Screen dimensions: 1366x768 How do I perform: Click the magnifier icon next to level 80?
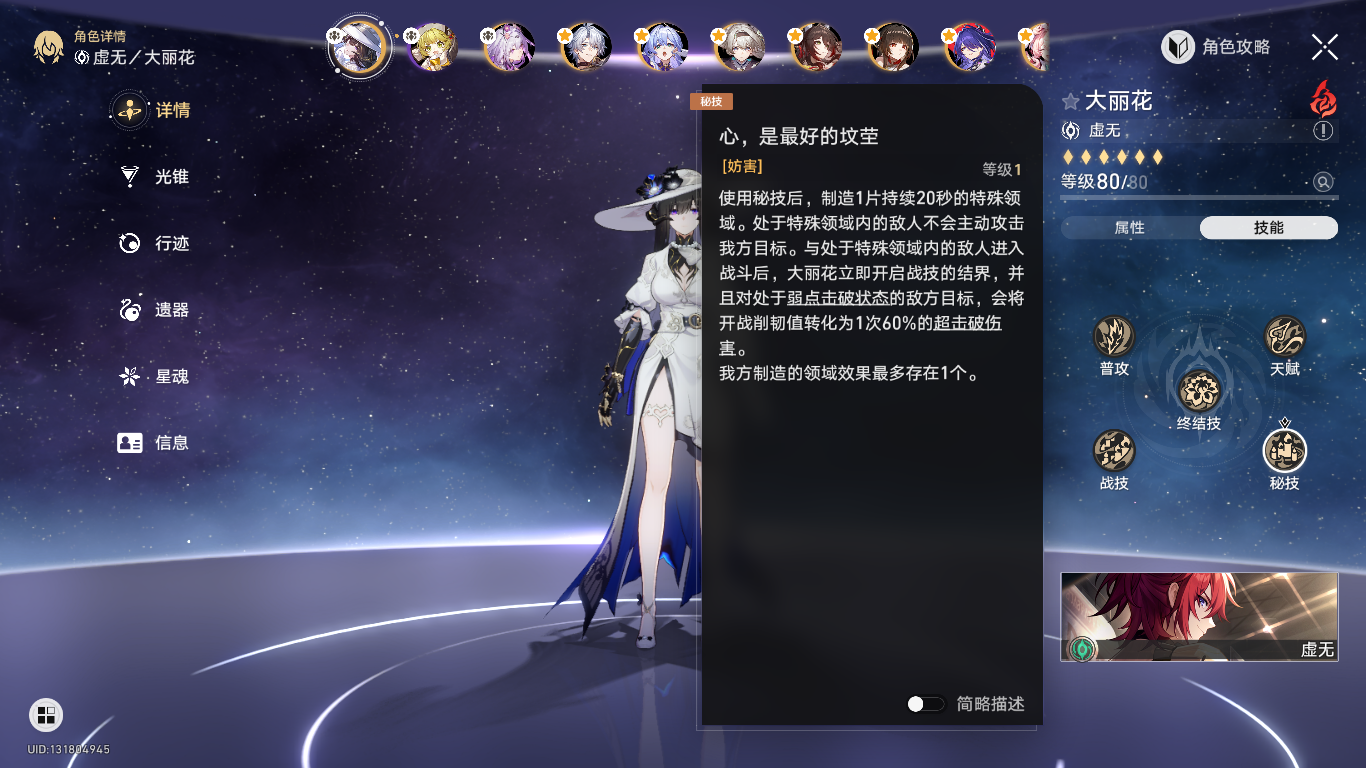click(1323, 182)
